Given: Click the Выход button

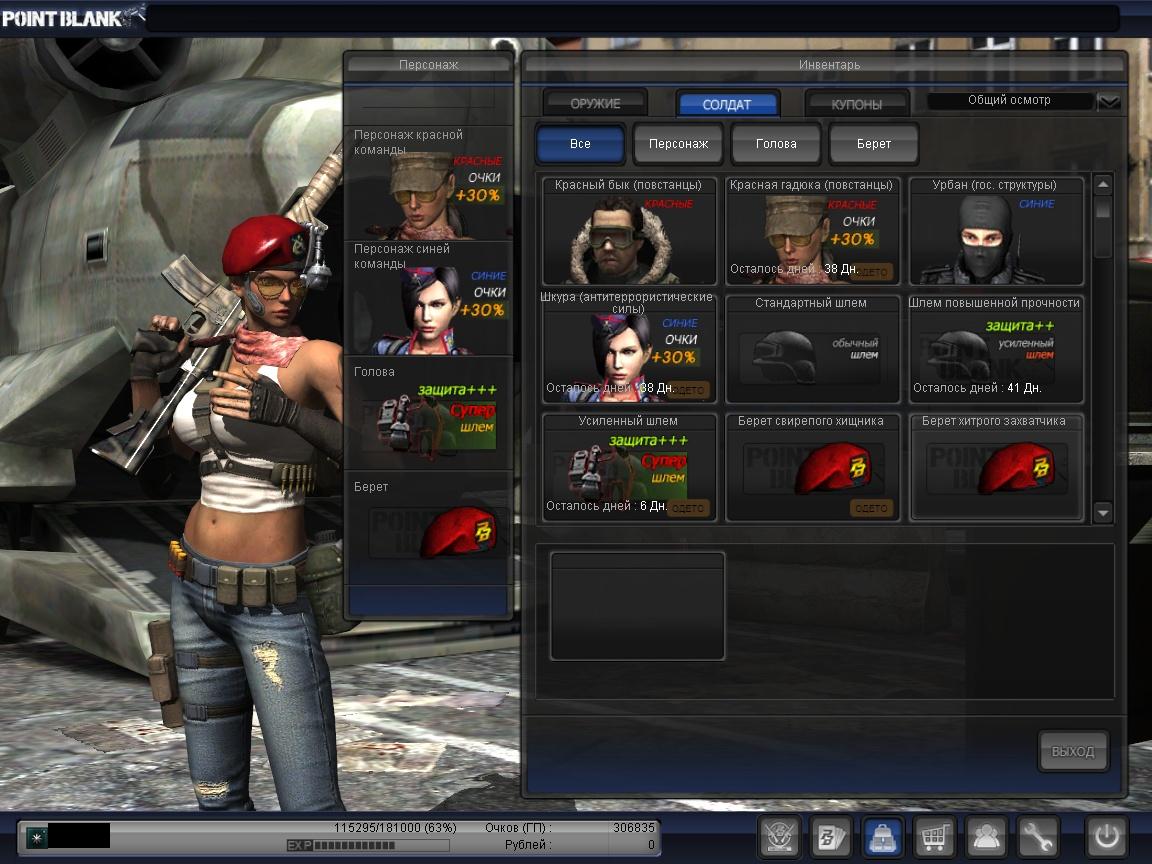Looking at the screenshot, I should (1073, 752).
